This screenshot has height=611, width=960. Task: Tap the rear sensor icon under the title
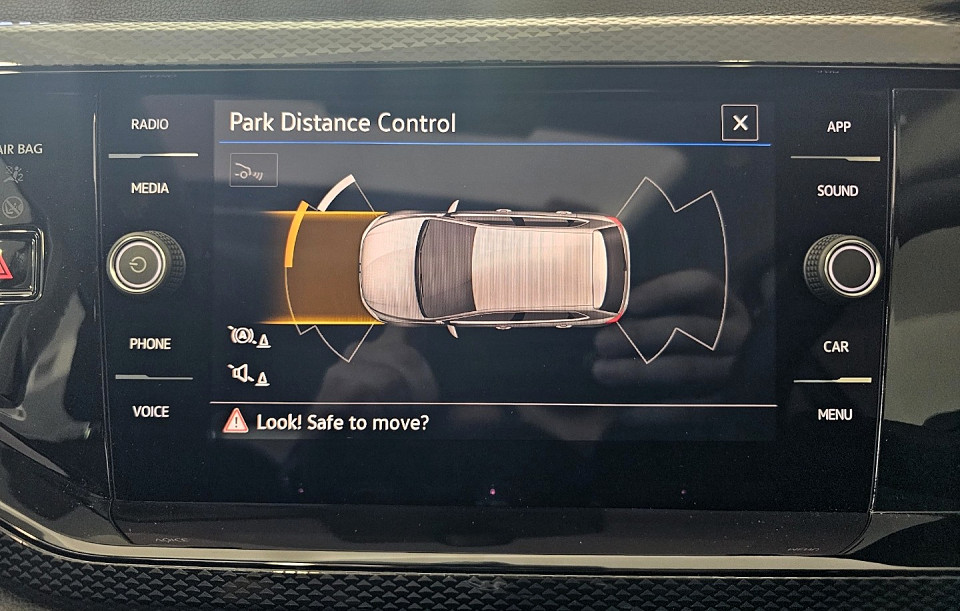pos(253,171)
